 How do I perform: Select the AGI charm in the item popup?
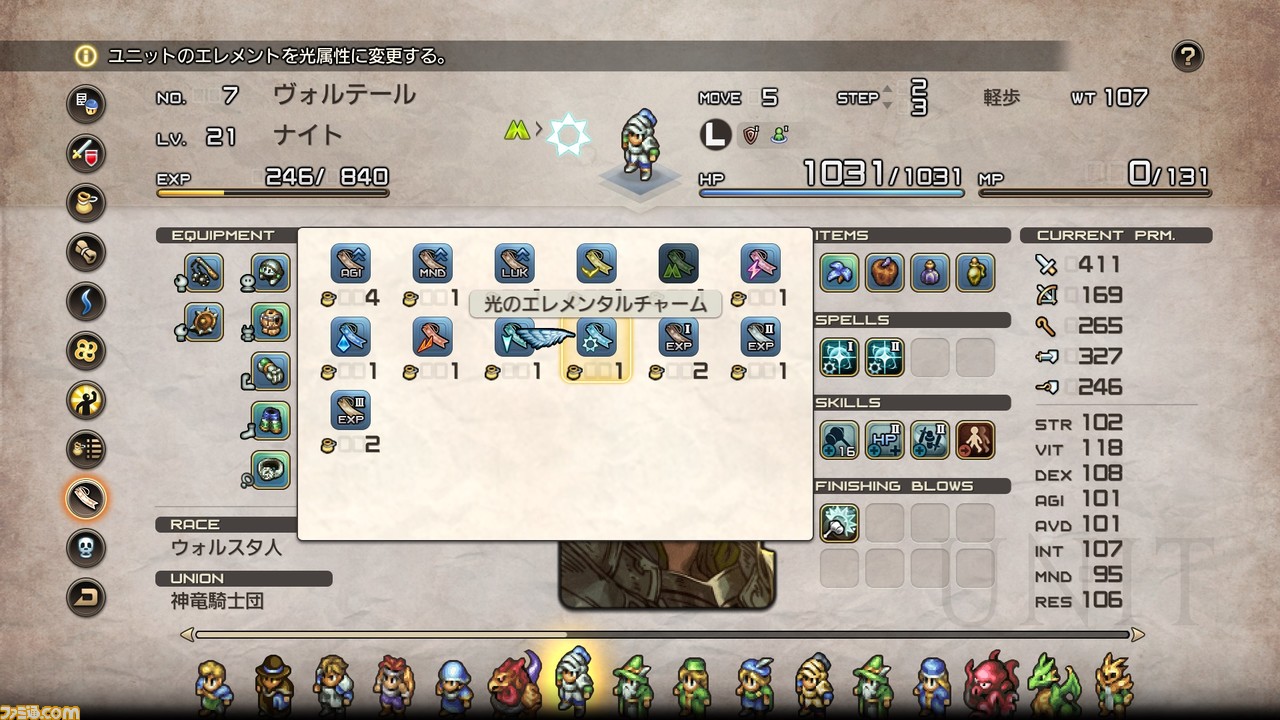[x=350, y=263]
